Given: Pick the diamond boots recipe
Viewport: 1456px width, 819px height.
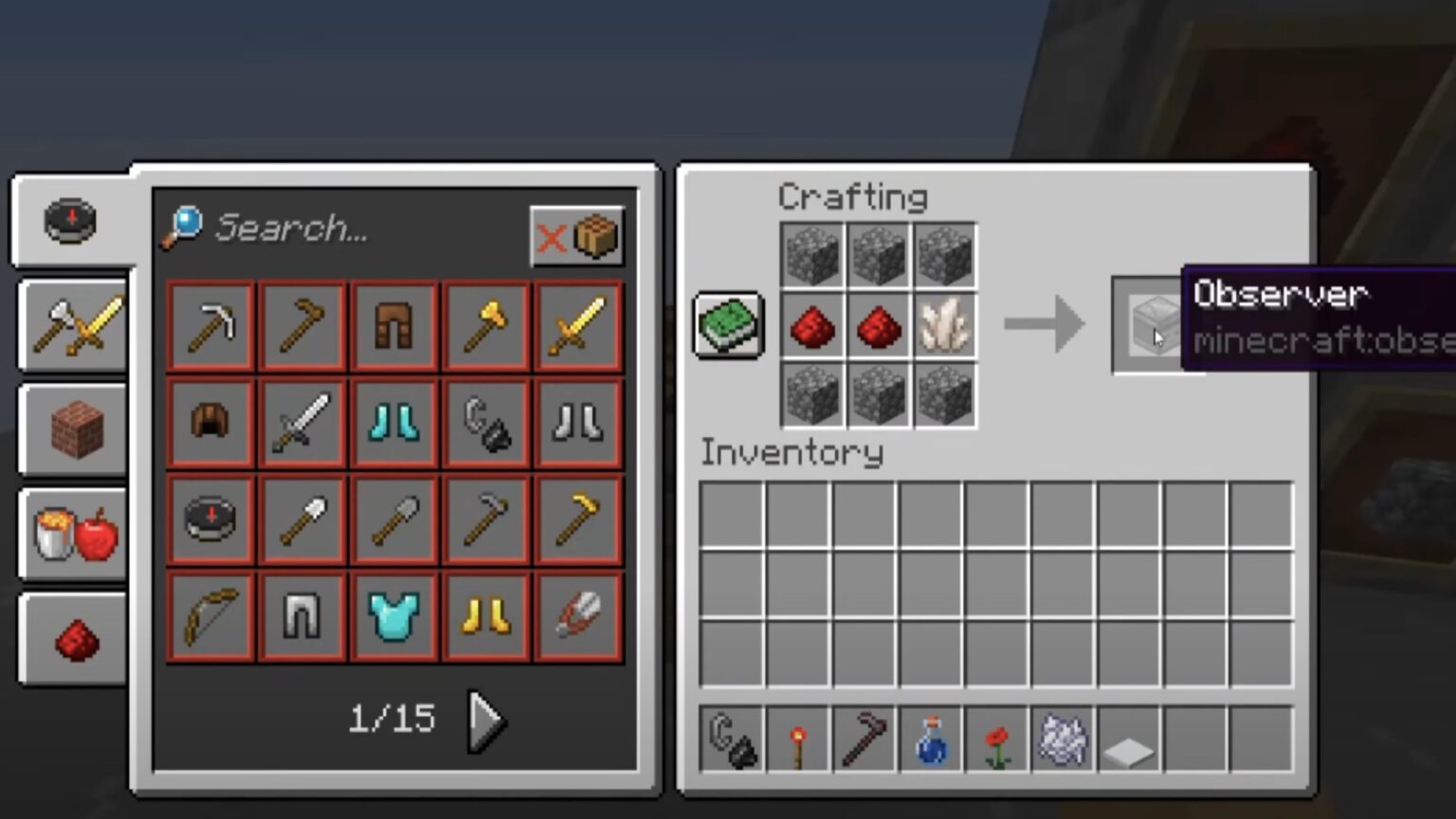Looking at the screenshot, I should 394,423.
